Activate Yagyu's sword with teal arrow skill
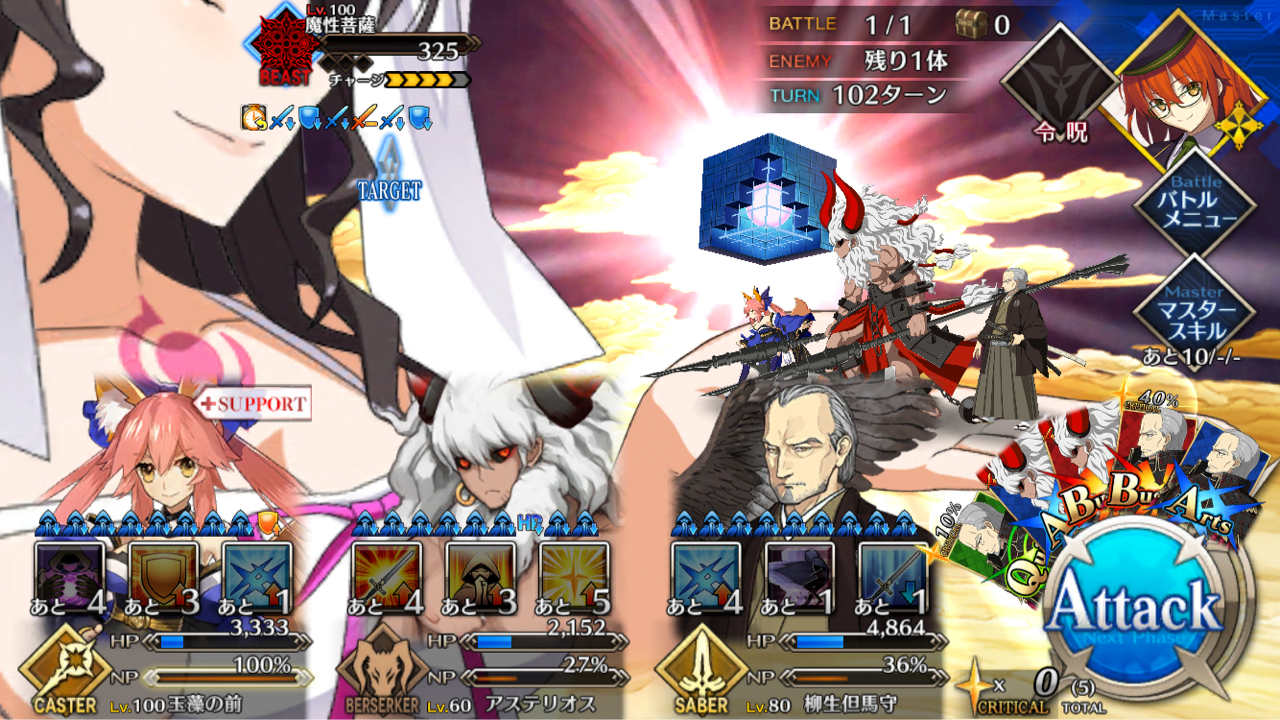Viewport: 1280px width, 720px height. click(893, 576)
